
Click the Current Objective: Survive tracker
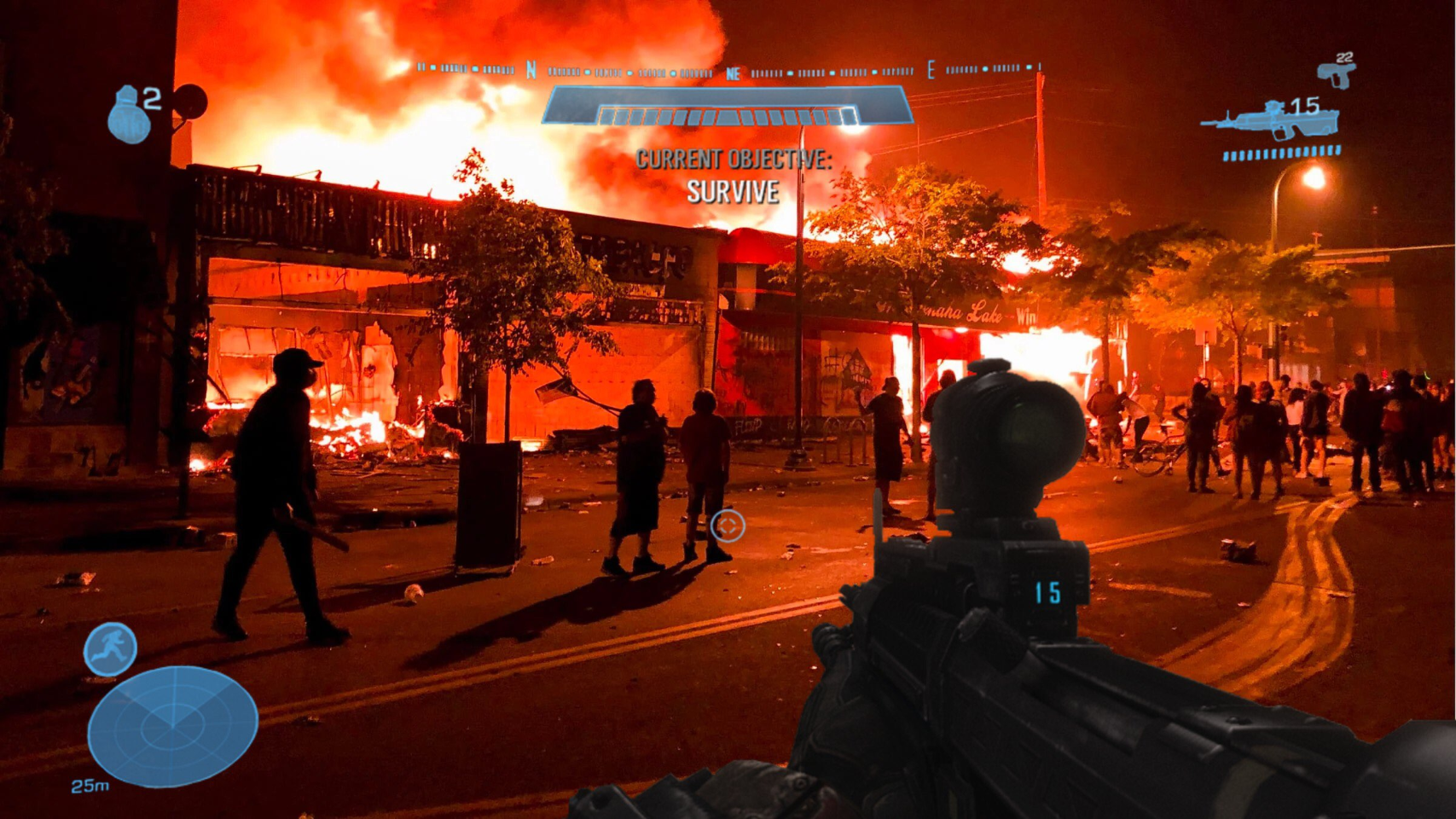733,177
